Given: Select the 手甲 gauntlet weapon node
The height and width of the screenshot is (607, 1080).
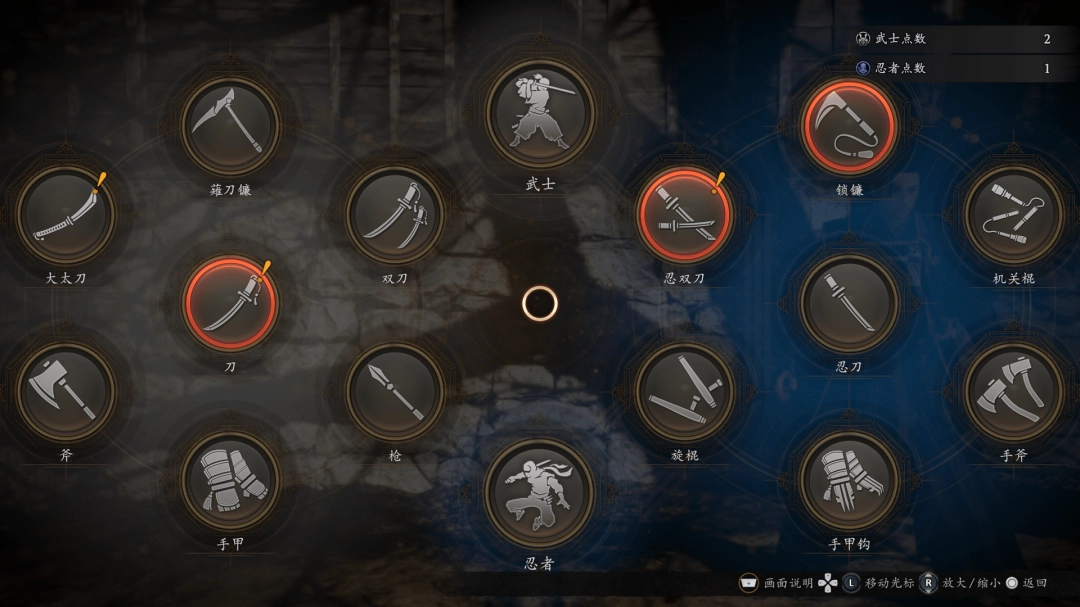Looking at the screenshot, I should pyautogui.click(x=231, y=481).
